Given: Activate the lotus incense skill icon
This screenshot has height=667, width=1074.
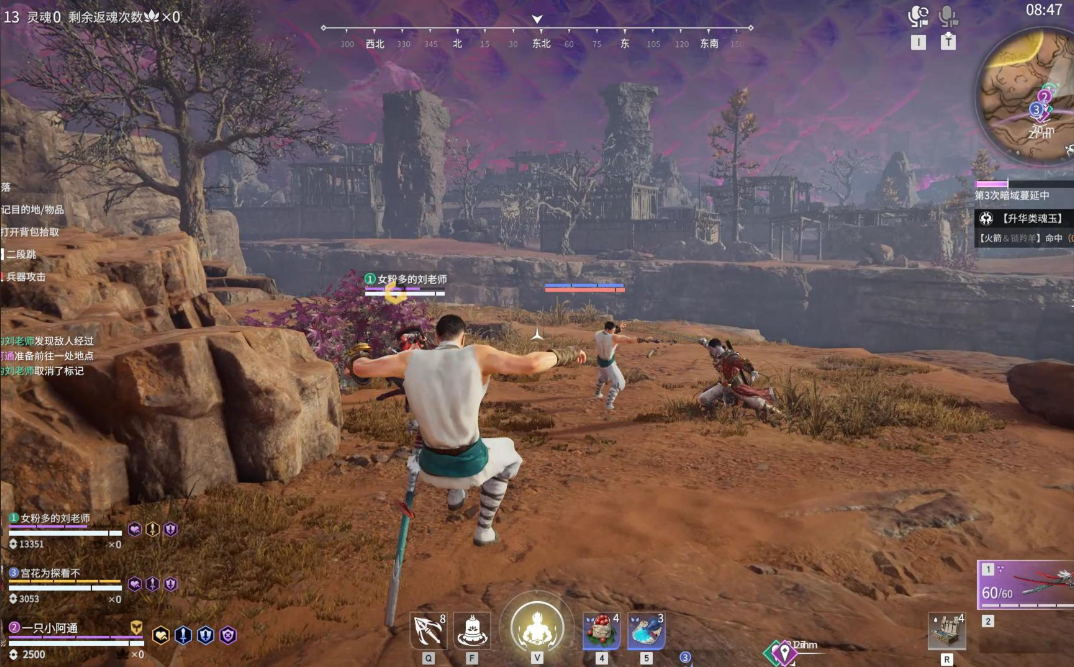Looking at the screenshot, I should (472, 630).
